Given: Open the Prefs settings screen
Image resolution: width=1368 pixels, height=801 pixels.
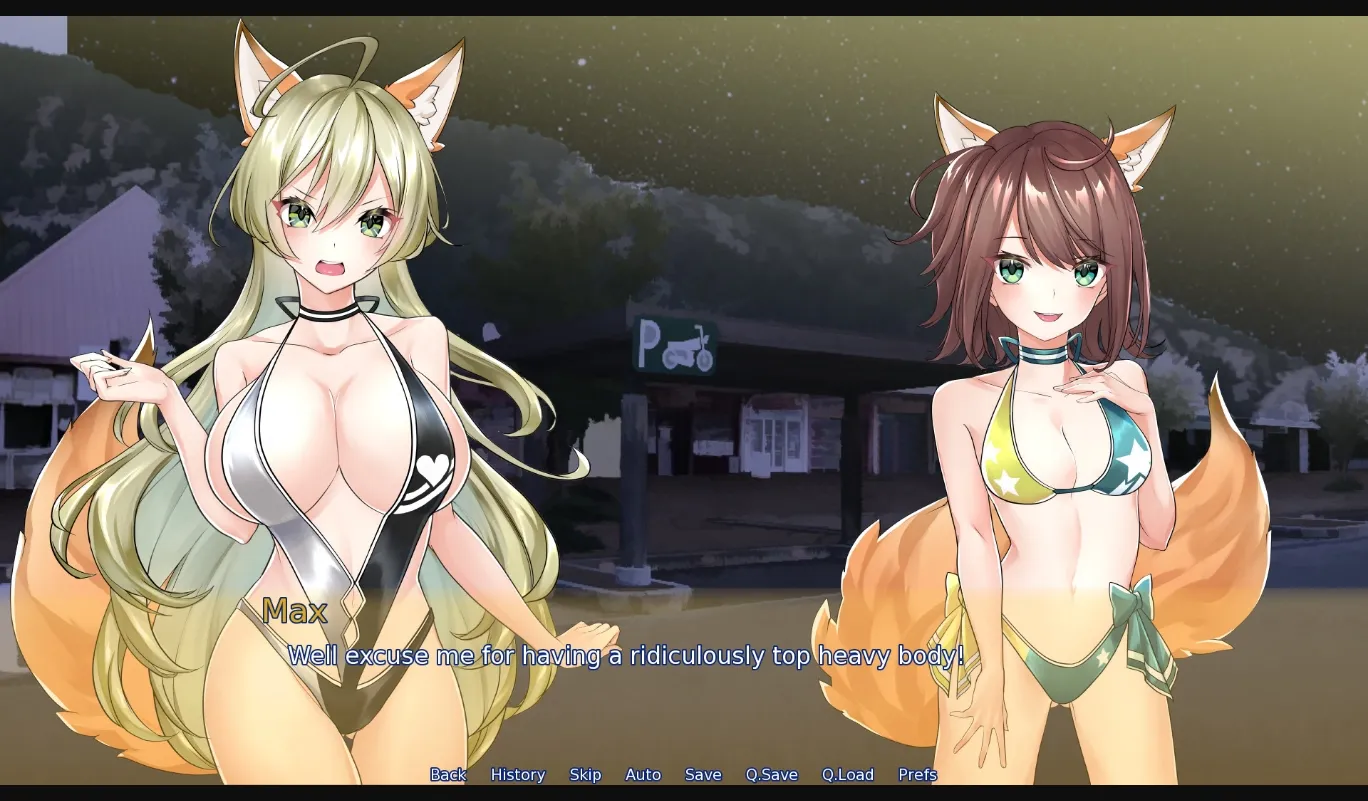Looking at the screenshot, I should [916, 774].
